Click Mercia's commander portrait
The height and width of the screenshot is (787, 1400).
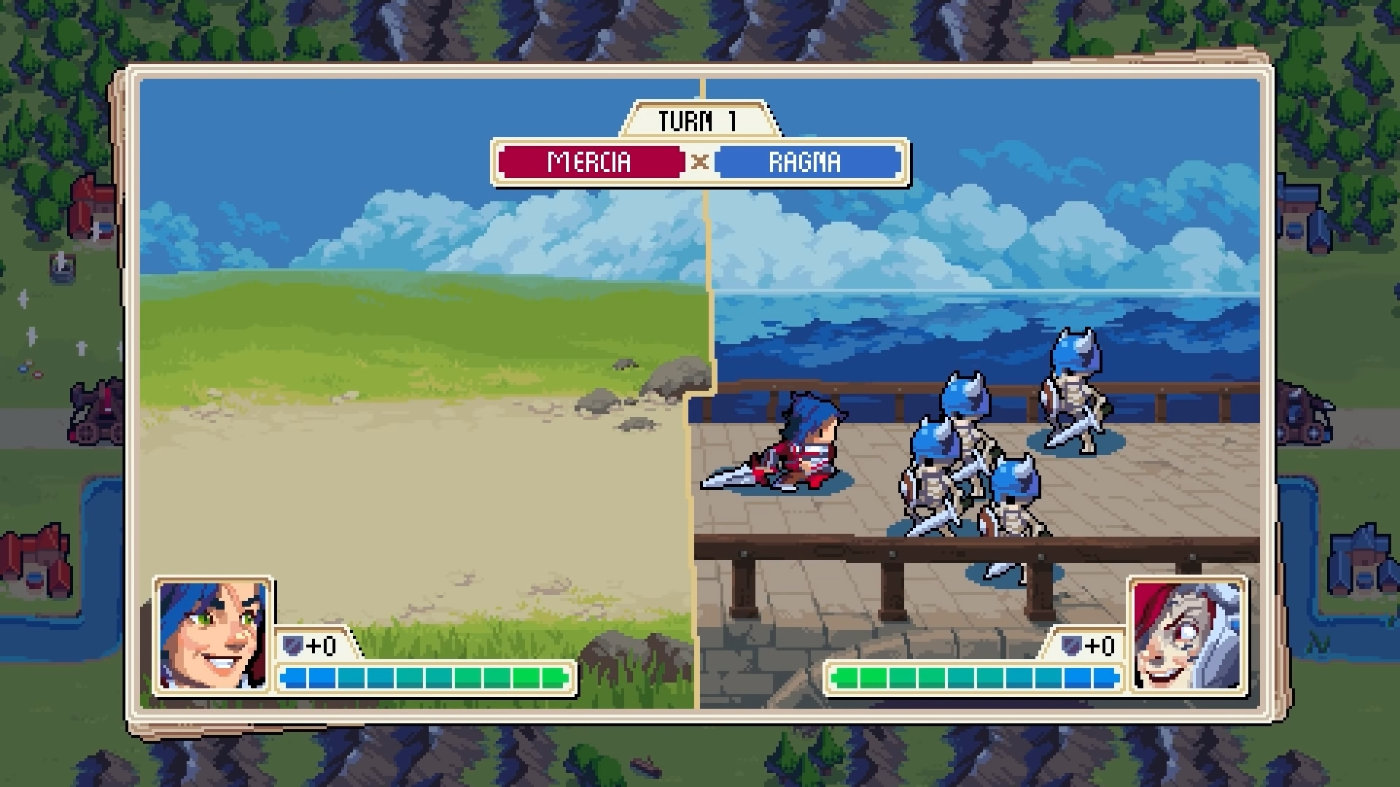point(212,635)
